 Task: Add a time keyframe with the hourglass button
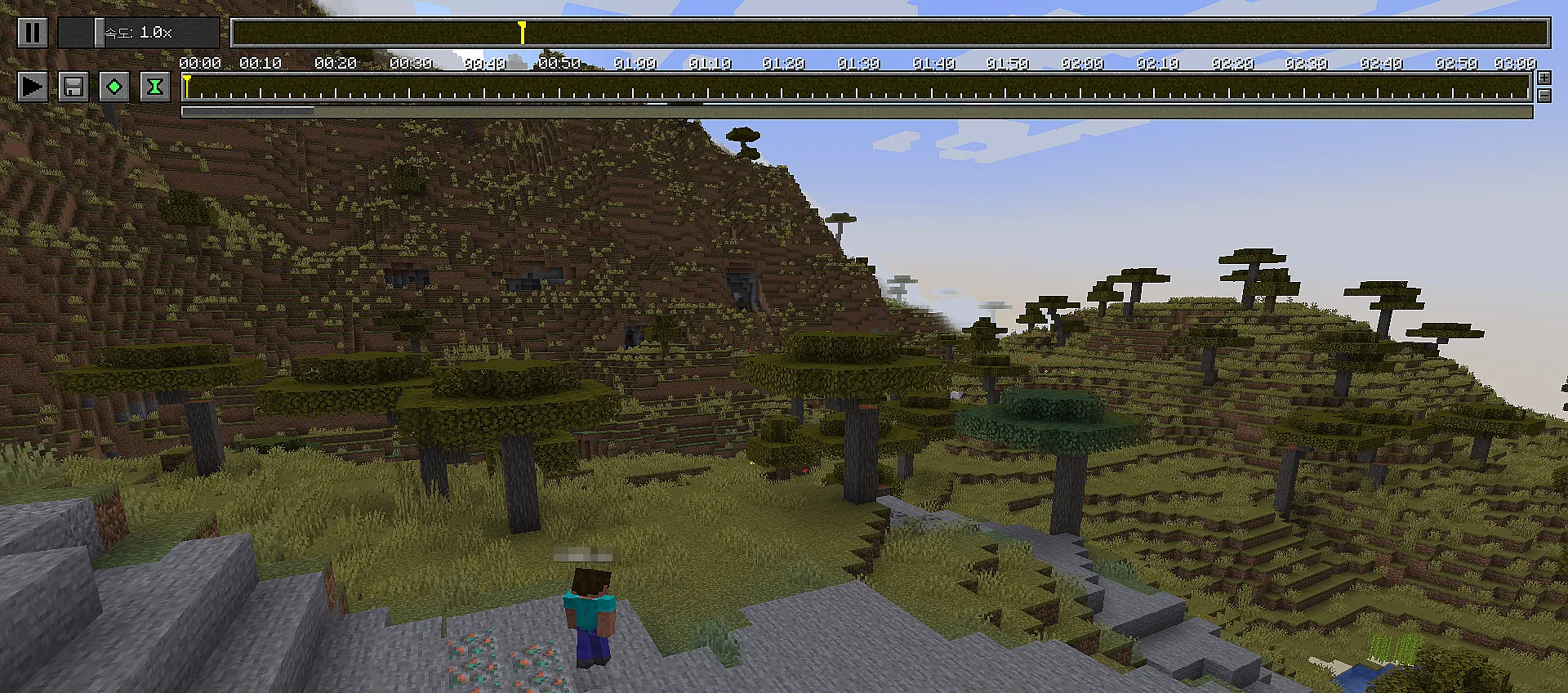[154, 87]
